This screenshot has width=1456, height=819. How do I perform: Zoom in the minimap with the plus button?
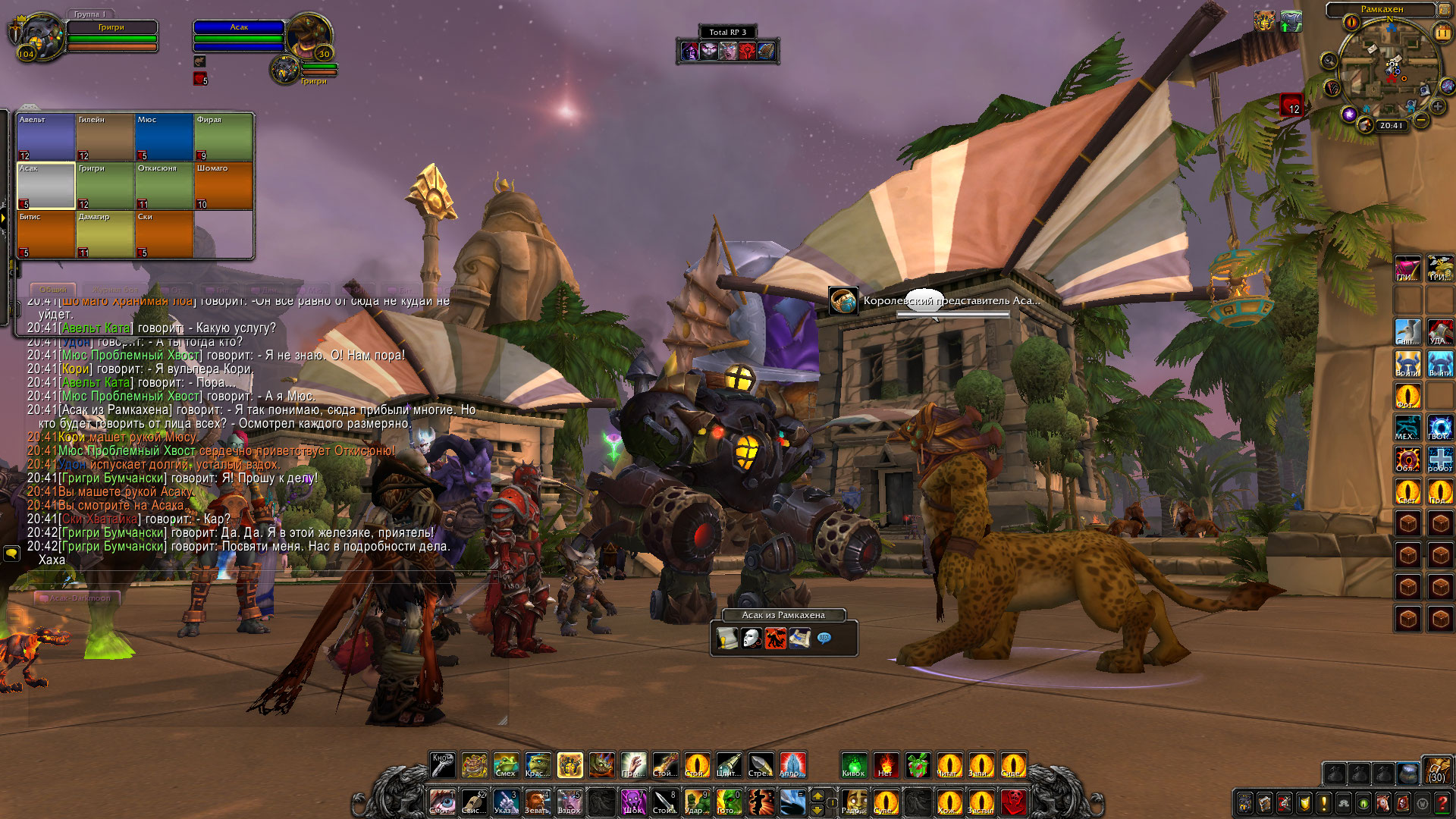[x=1437, y=108]
